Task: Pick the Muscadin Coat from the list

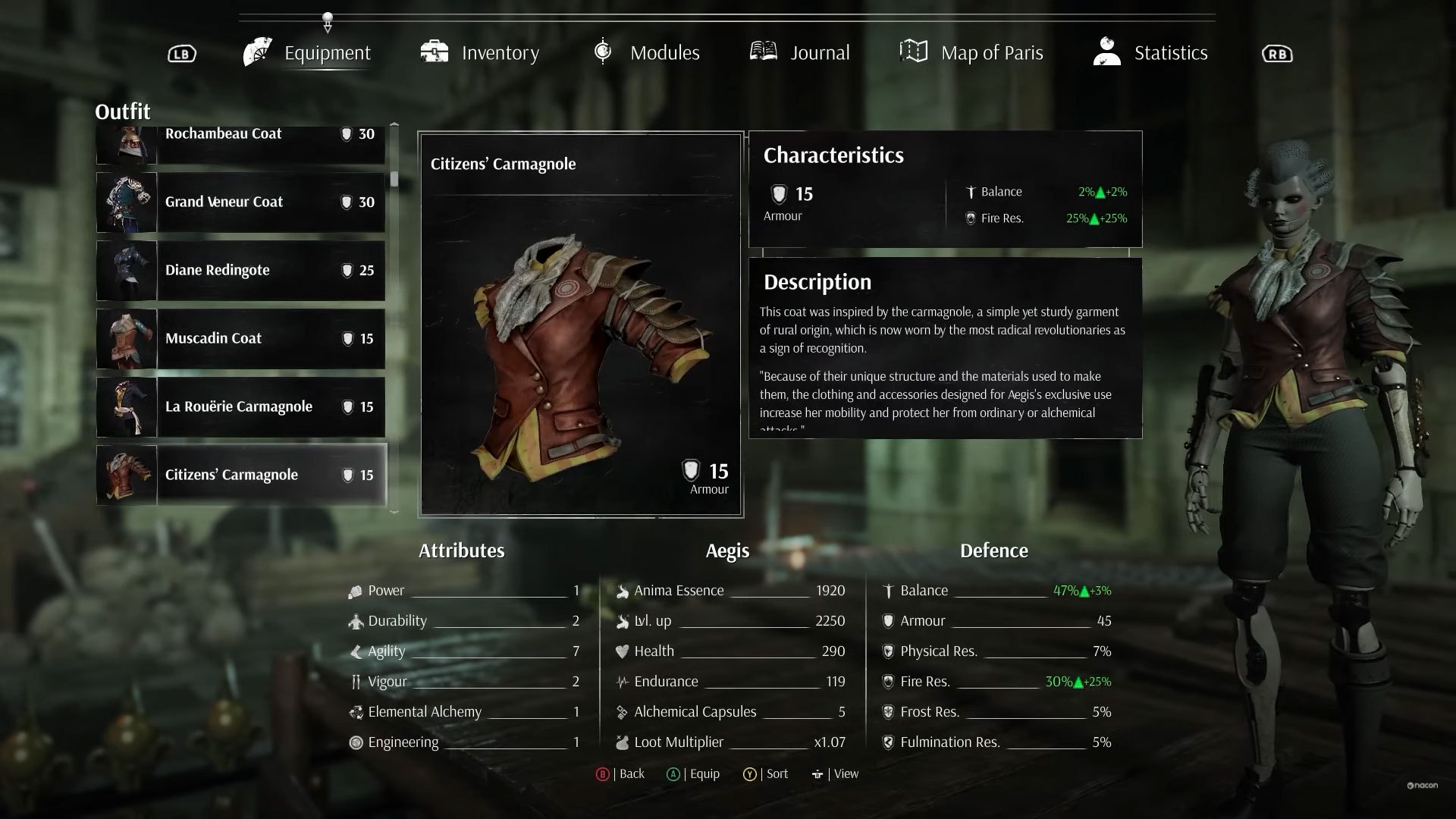Action: click(240, 339)
